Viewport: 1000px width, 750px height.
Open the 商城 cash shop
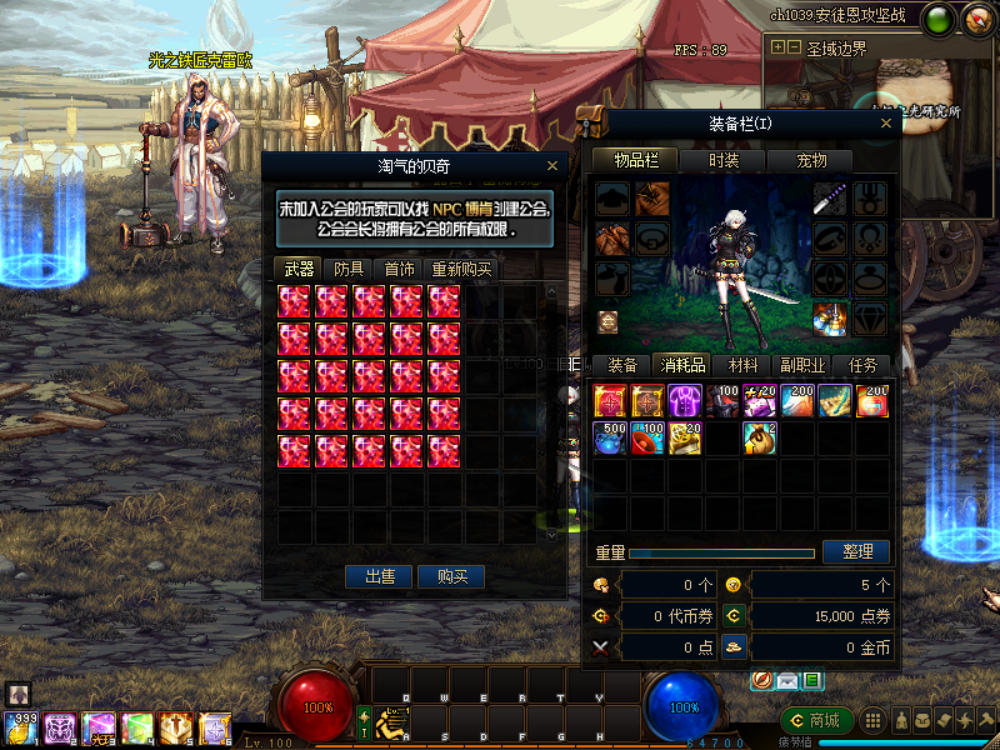(817, 720)
